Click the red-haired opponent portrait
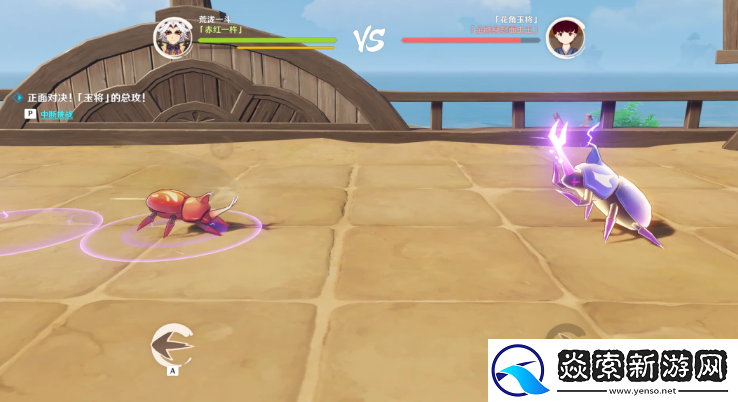The height and width of the screenshot is (402, 738). (565, 37)
